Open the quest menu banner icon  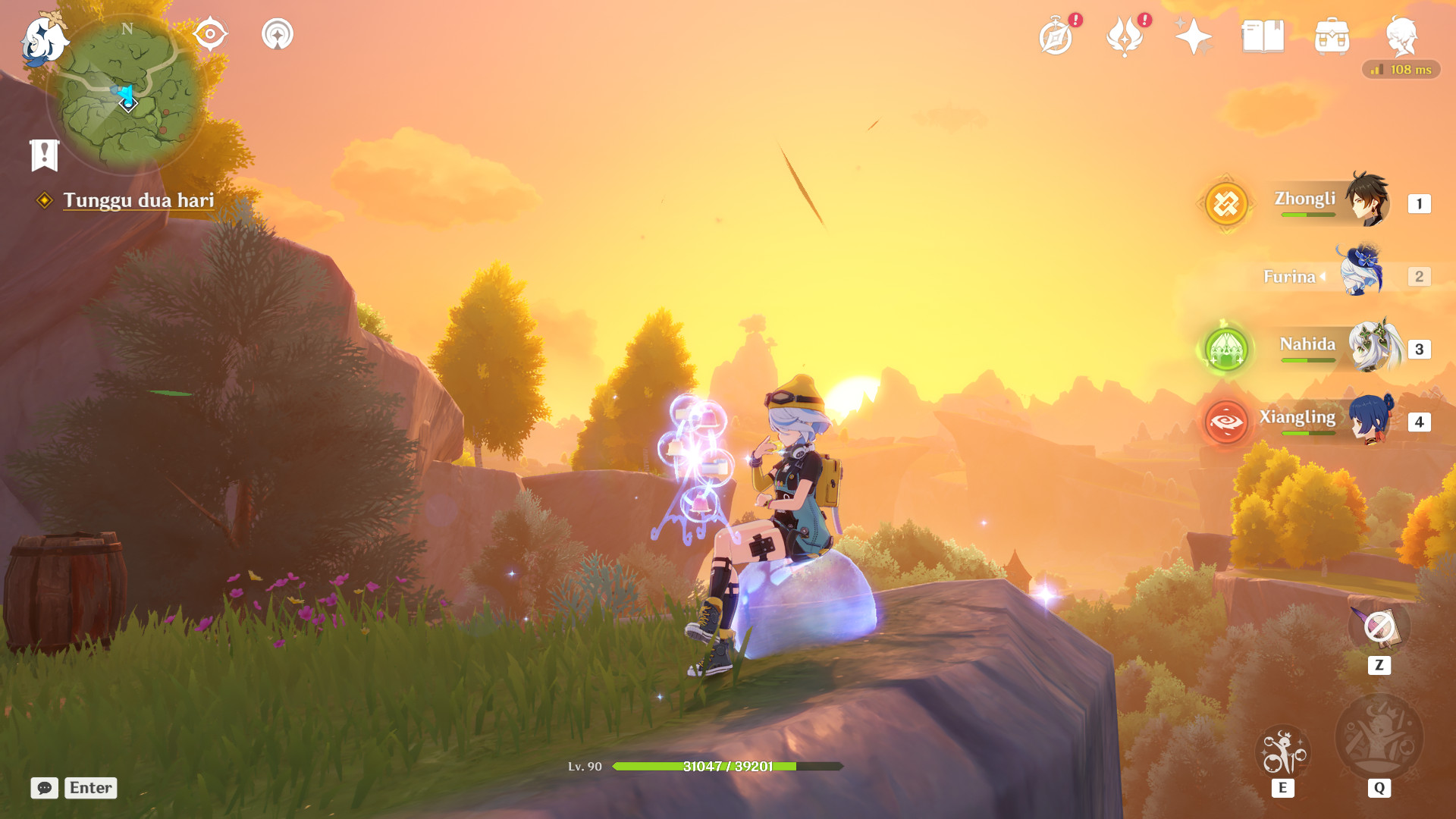point(44,155)
